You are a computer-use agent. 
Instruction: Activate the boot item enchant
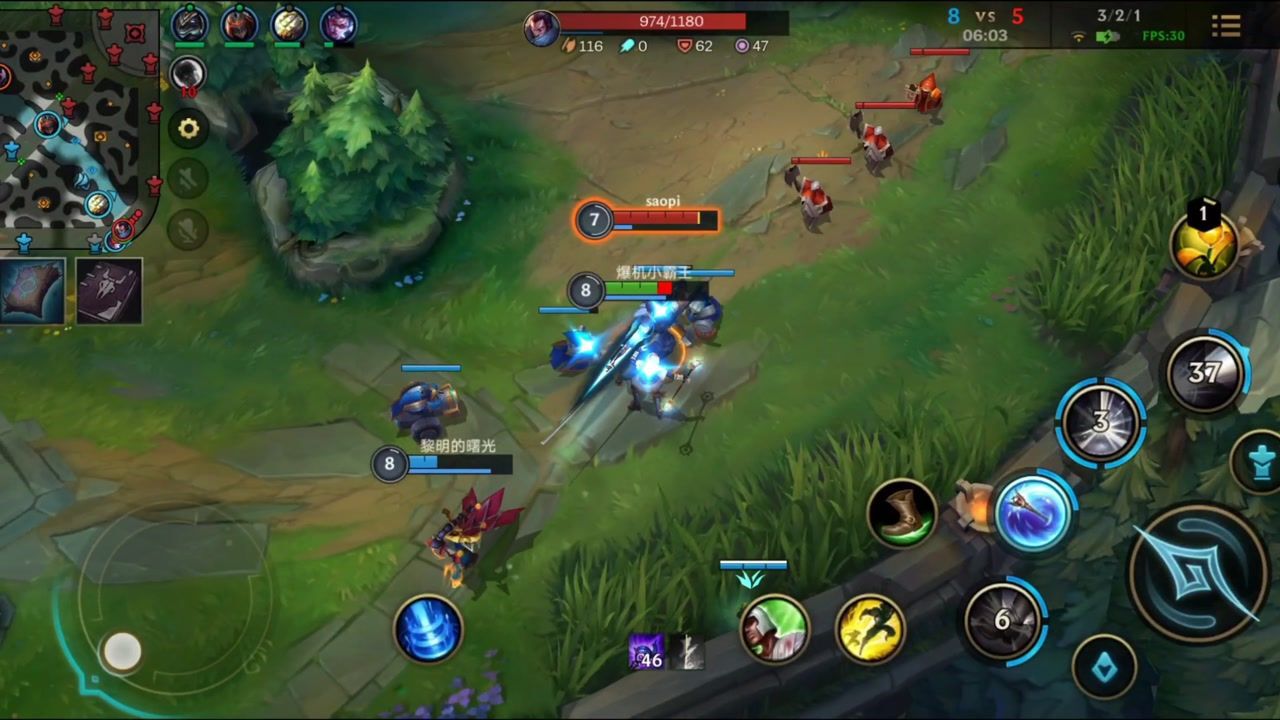coord(901,513)
